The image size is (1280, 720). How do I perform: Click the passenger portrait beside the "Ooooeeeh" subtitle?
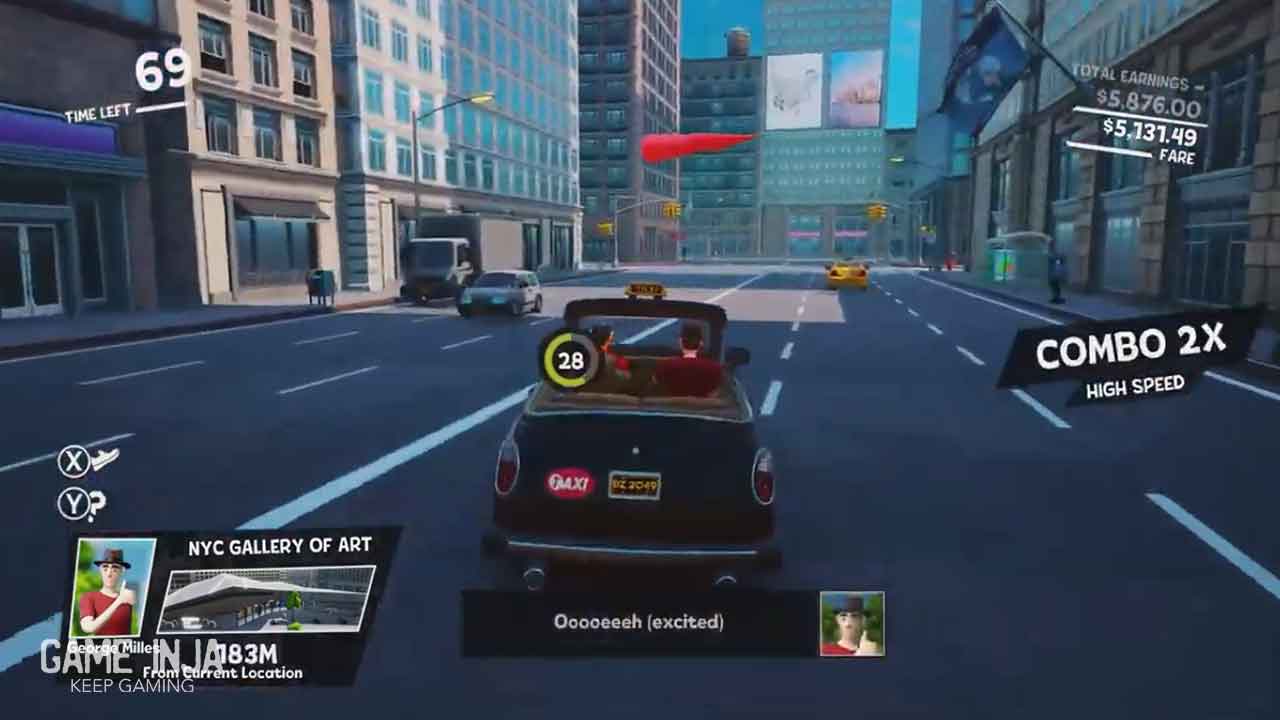tap(851, 623)
